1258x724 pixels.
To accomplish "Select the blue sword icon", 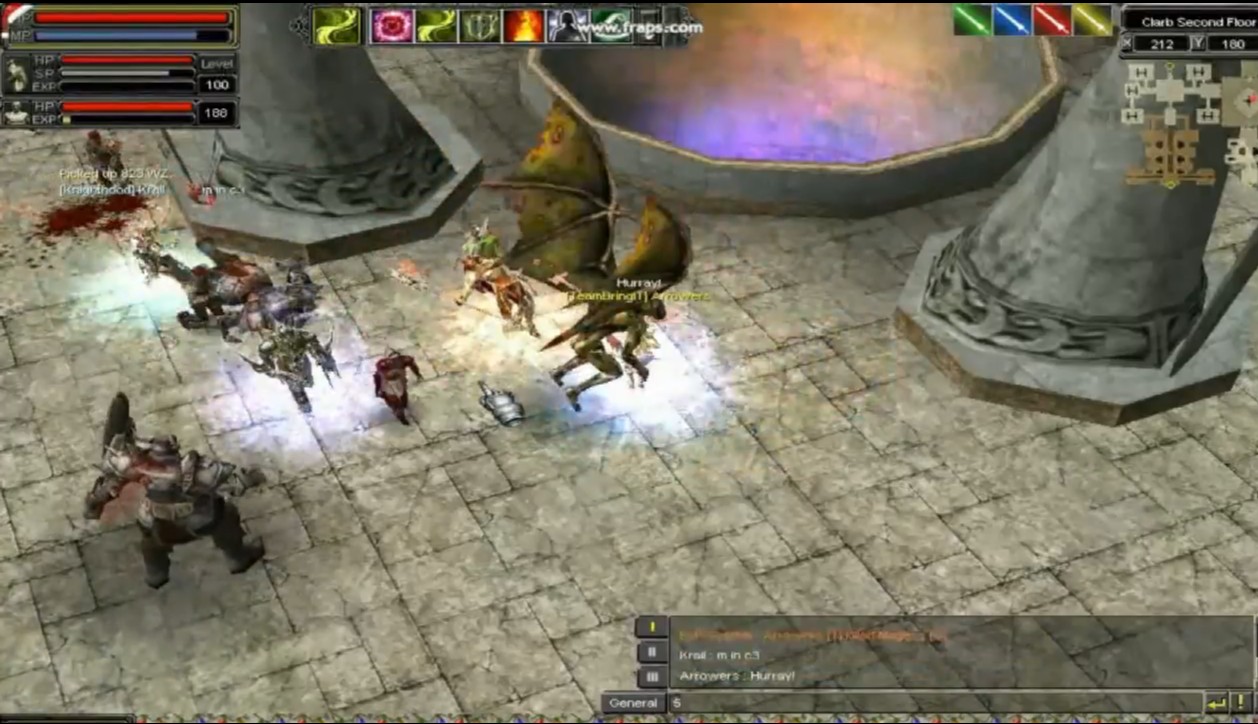I will (1012, 20).
